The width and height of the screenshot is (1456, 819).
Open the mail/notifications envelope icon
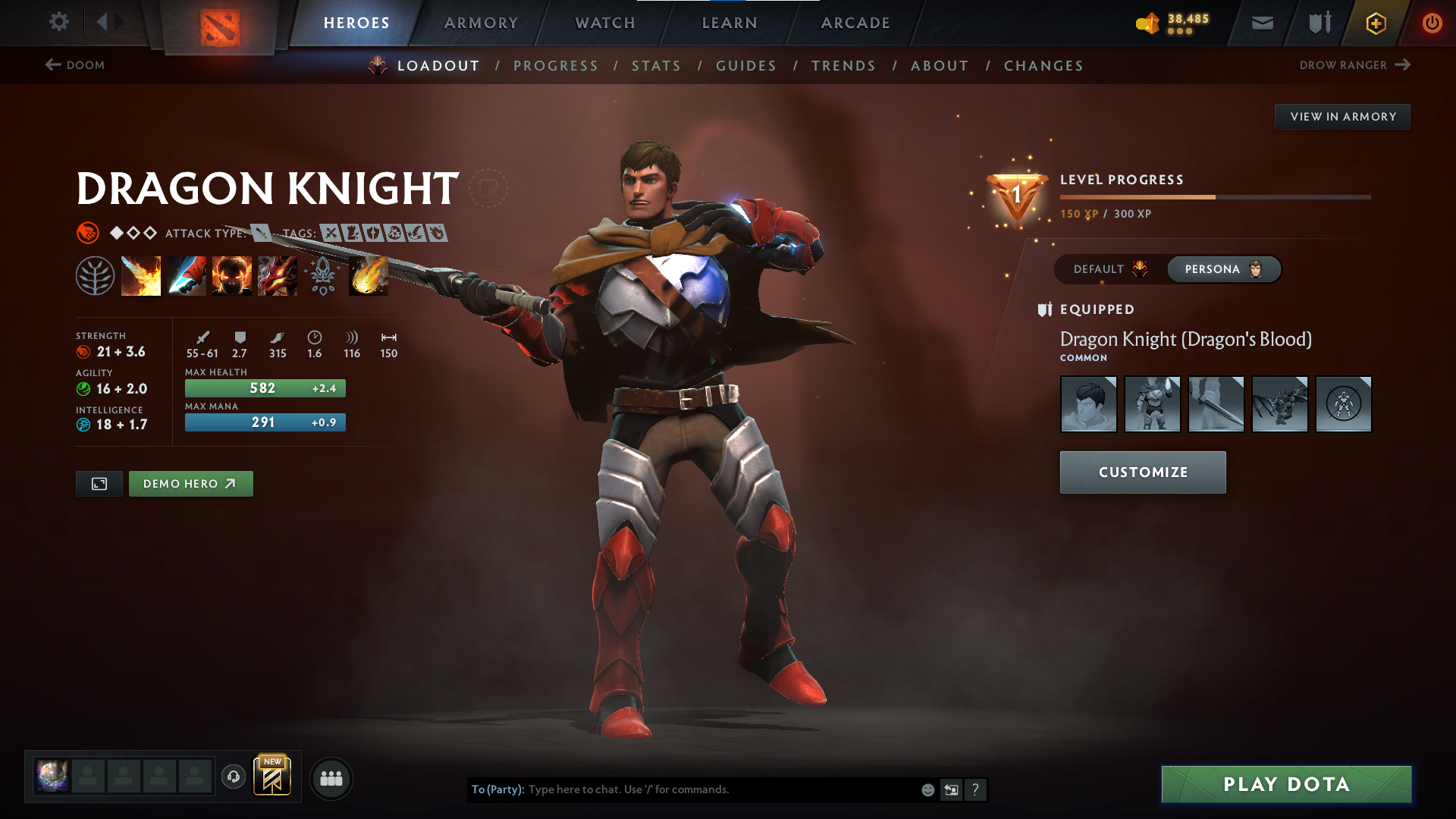(x=1261, y=23)
